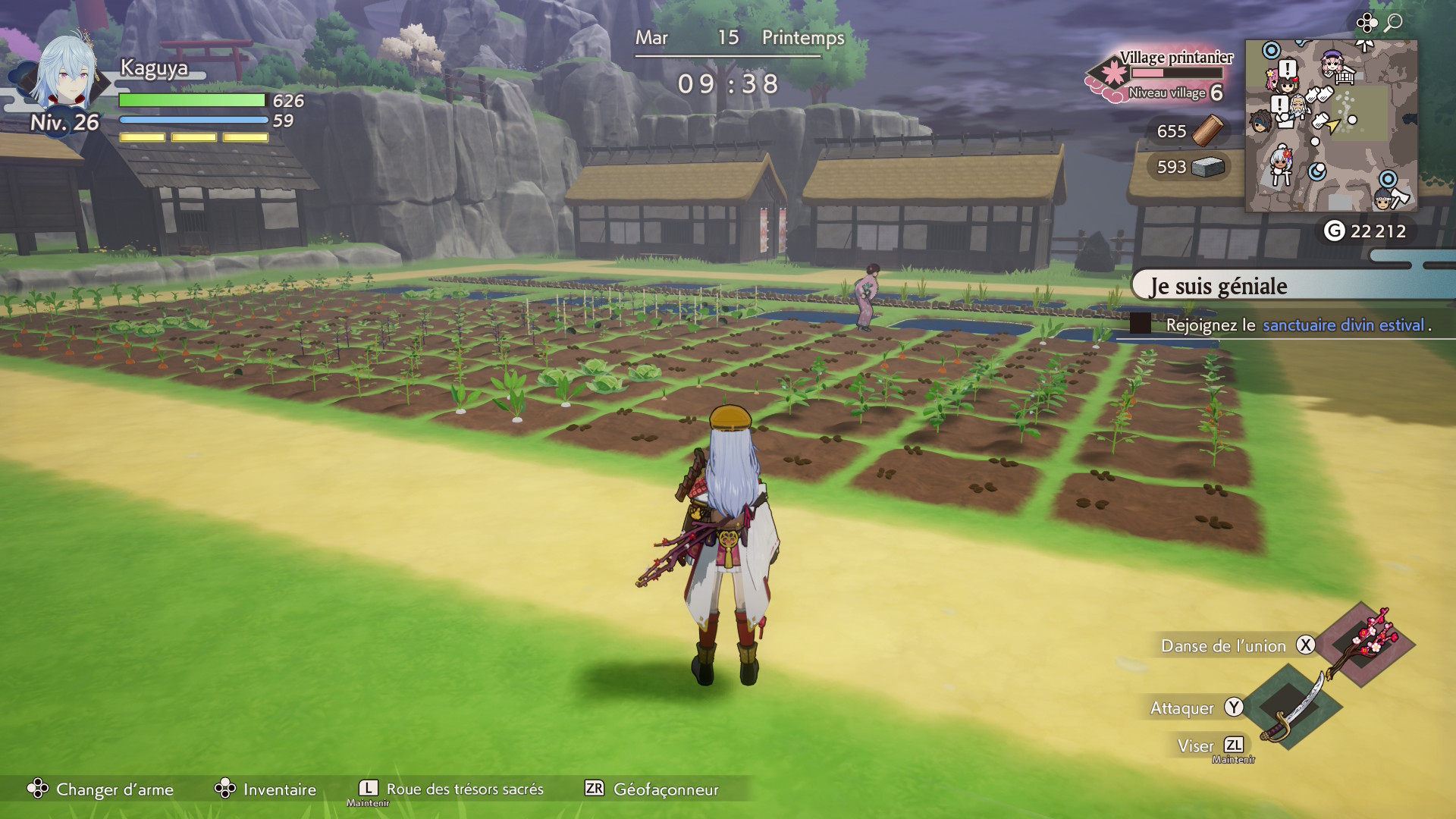This screenshot has width=1456, height=819.
Task: Click the magnifier icon above the minimap
Action: point(1393,23)
